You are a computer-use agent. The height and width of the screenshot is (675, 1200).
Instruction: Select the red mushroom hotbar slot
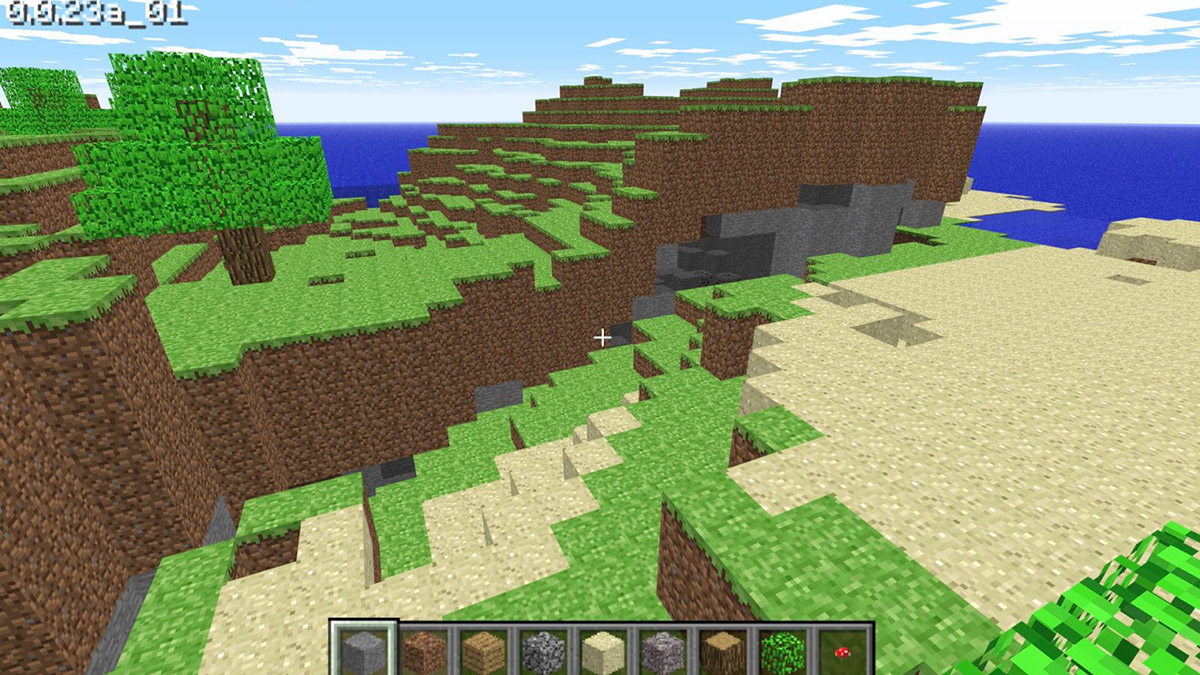[x=841, y=651]
